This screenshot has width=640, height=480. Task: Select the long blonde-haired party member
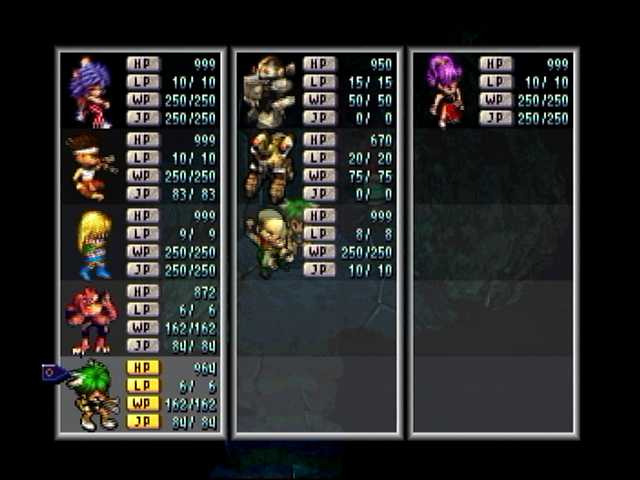click(x=94, y=243)
